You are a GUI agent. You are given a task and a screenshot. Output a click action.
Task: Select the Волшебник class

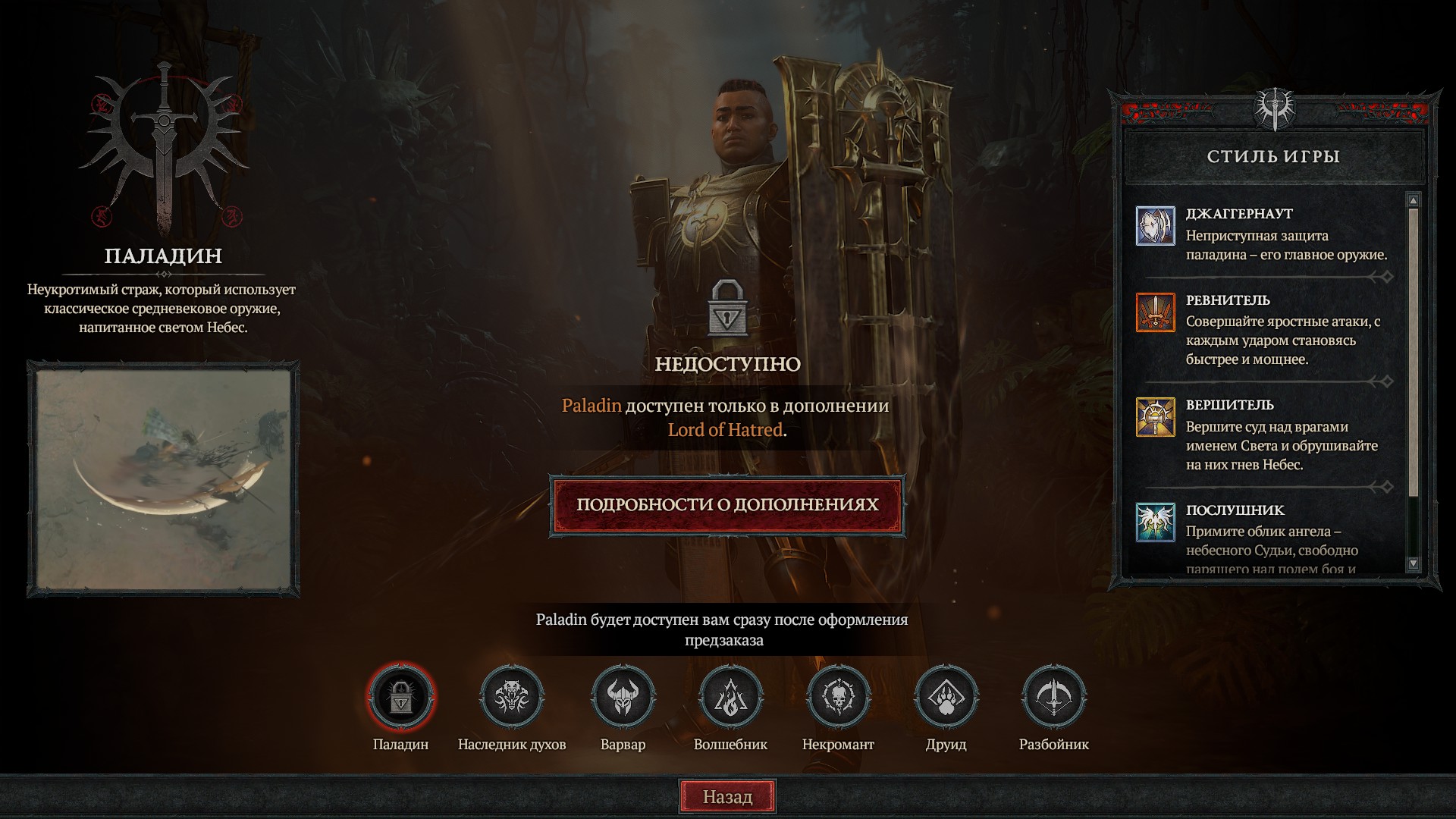click(730, 696)
